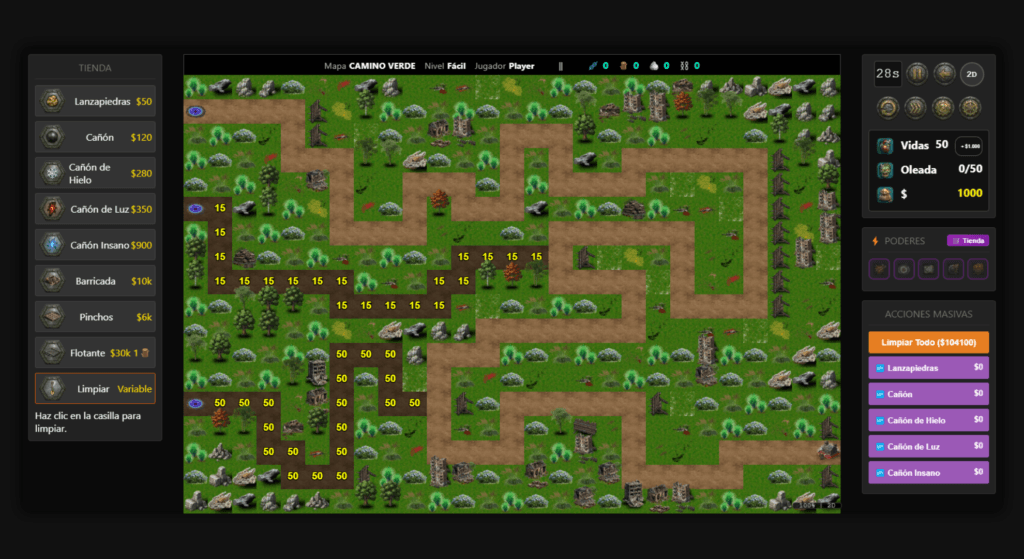Click Limpiar Todo ($104100) button
This screenshot has width=1024, height=559.
928,342
